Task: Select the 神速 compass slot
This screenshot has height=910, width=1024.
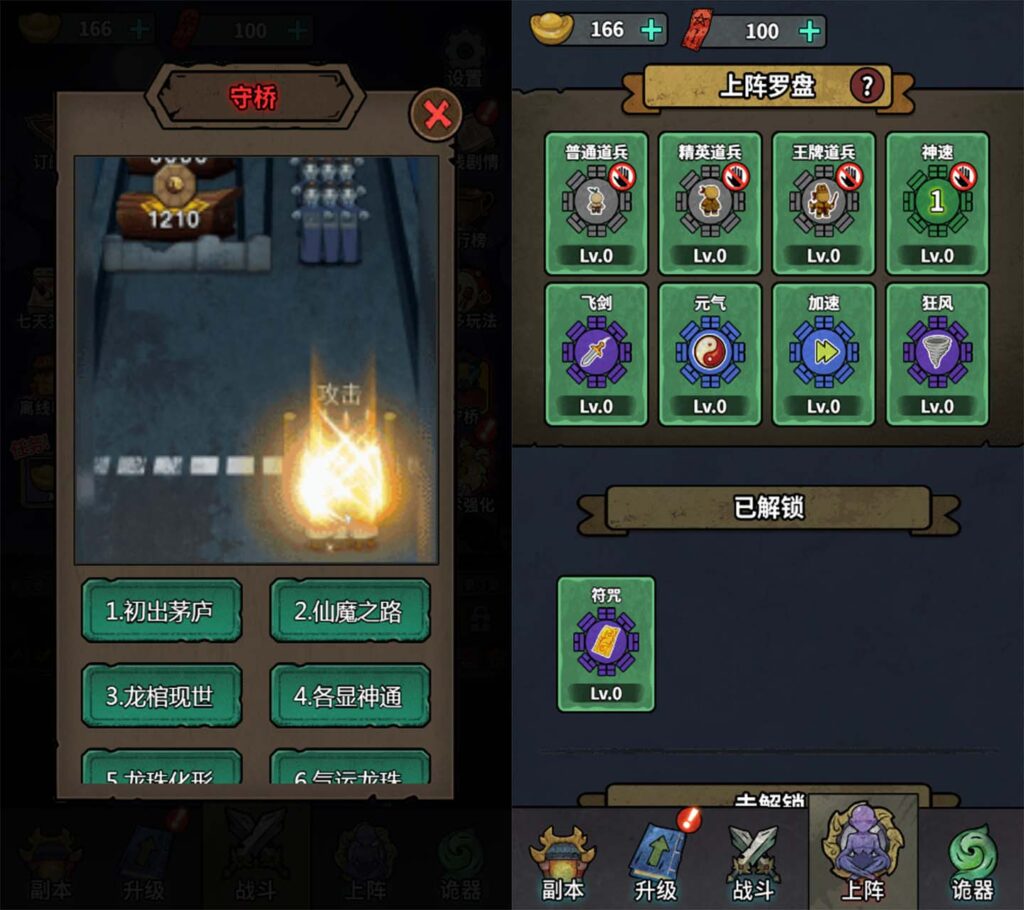Action: point(936,204)
